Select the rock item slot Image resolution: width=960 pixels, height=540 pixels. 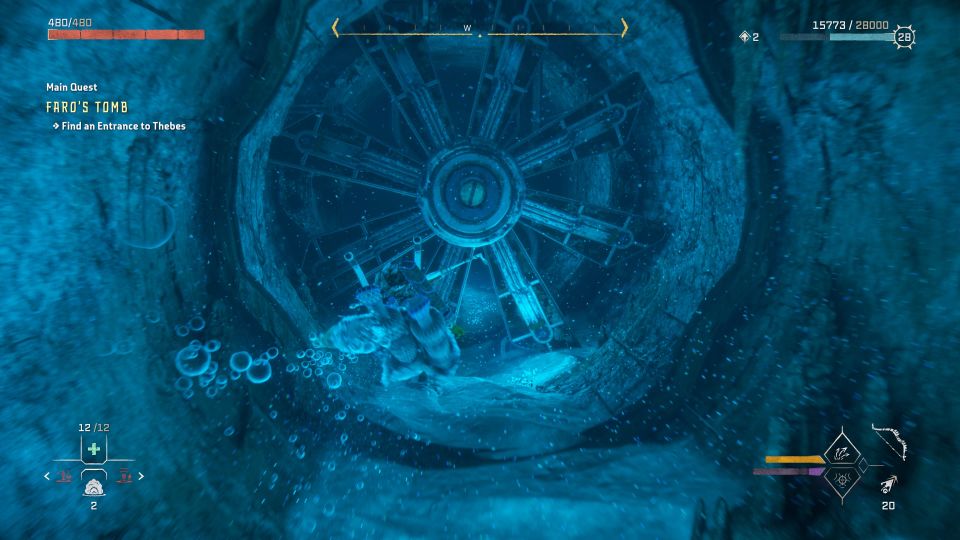pyautogui.click(x=94, y=489)
